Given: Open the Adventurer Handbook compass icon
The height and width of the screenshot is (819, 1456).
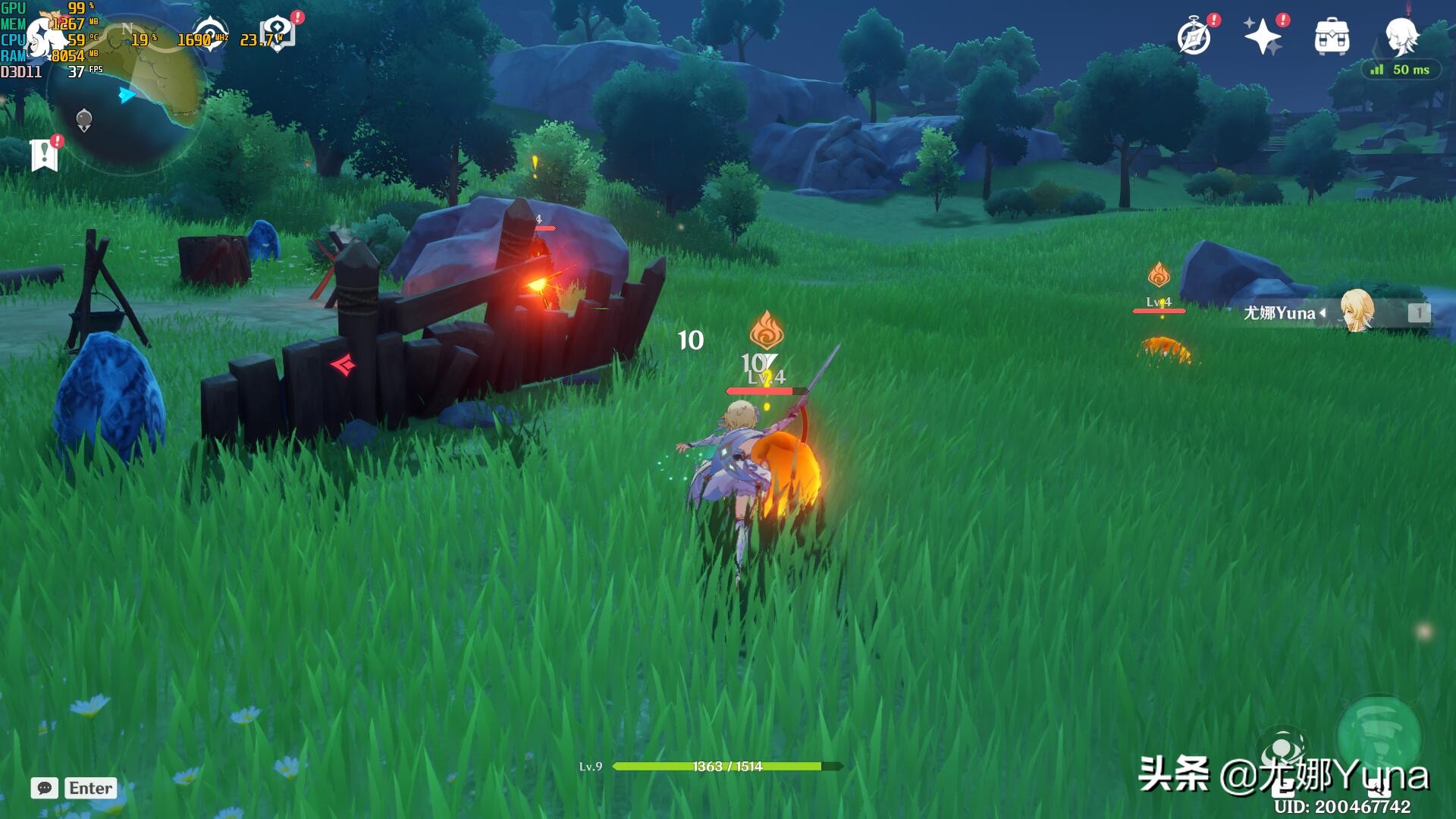Looking at the screenshot, I should pyautogui.click(x=1194, y=36).
